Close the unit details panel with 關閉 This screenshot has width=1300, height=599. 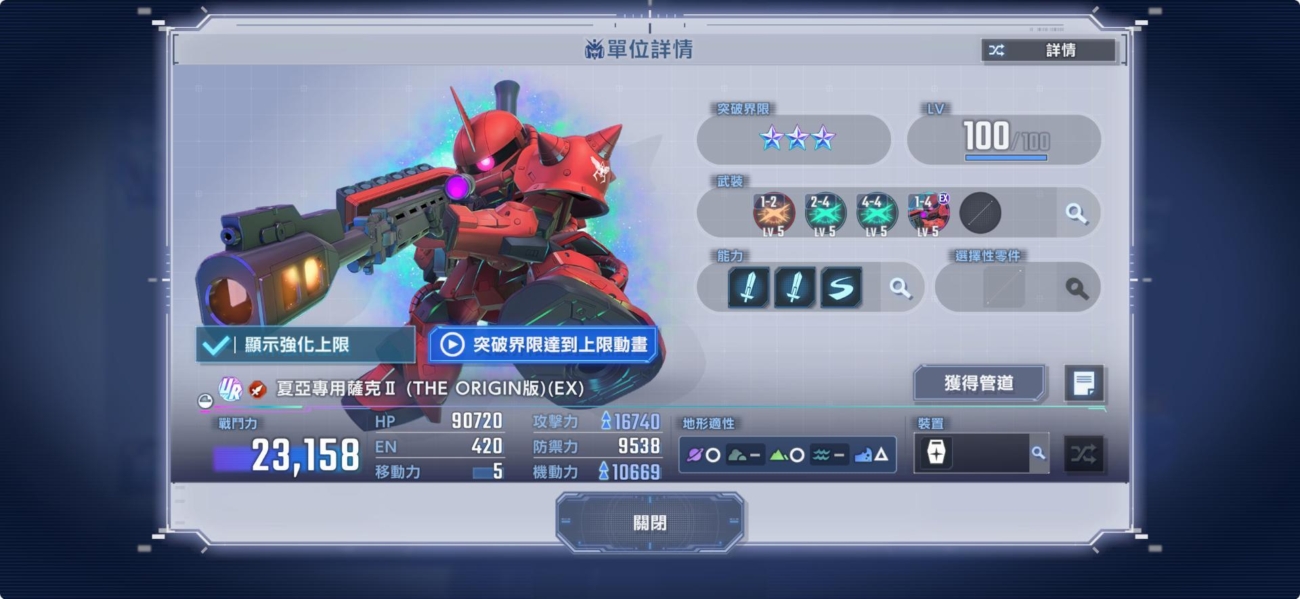pyautogui.click(x=649, y=523)
